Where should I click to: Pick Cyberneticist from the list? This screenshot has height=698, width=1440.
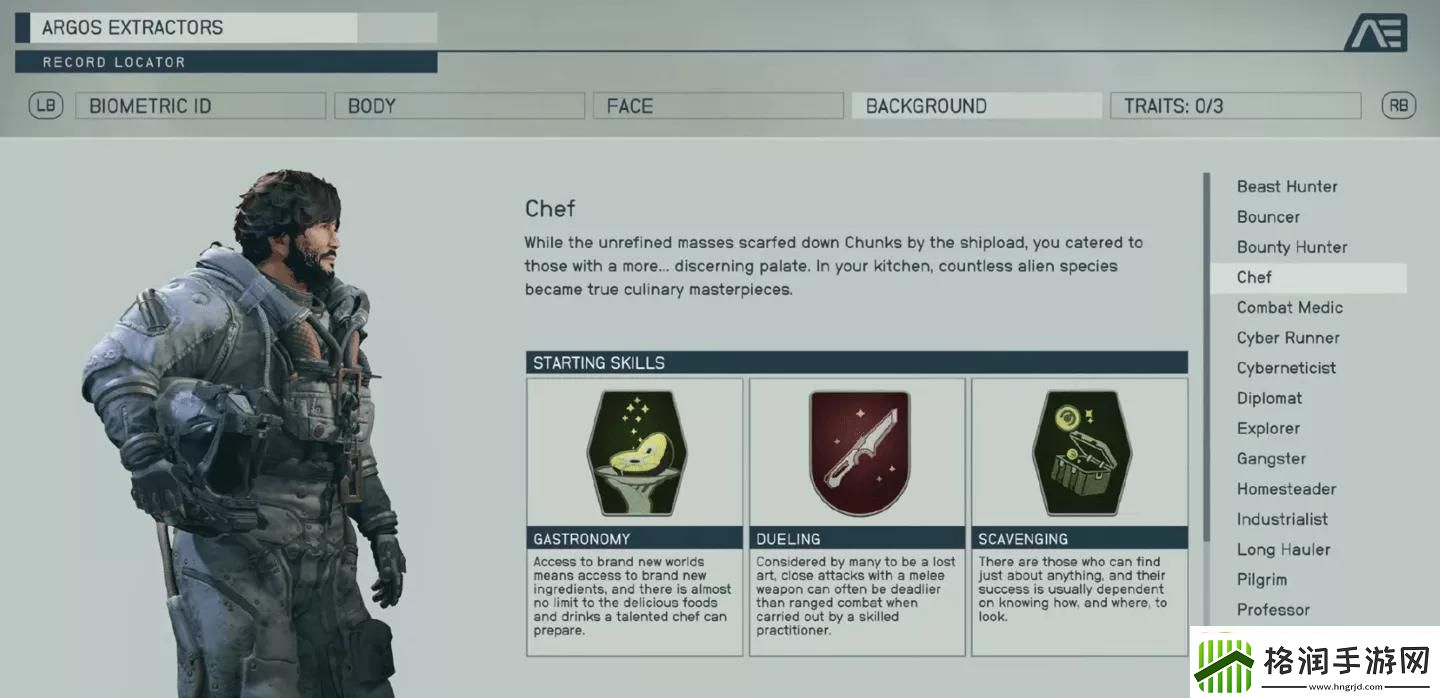[1286, 368]
